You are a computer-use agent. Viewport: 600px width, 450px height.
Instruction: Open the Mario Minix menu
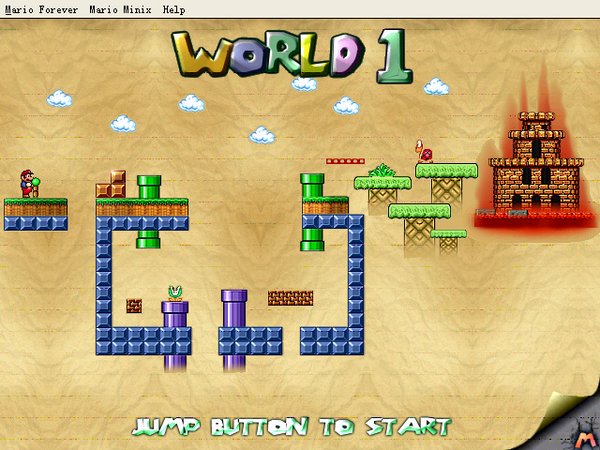click(119, 8)
